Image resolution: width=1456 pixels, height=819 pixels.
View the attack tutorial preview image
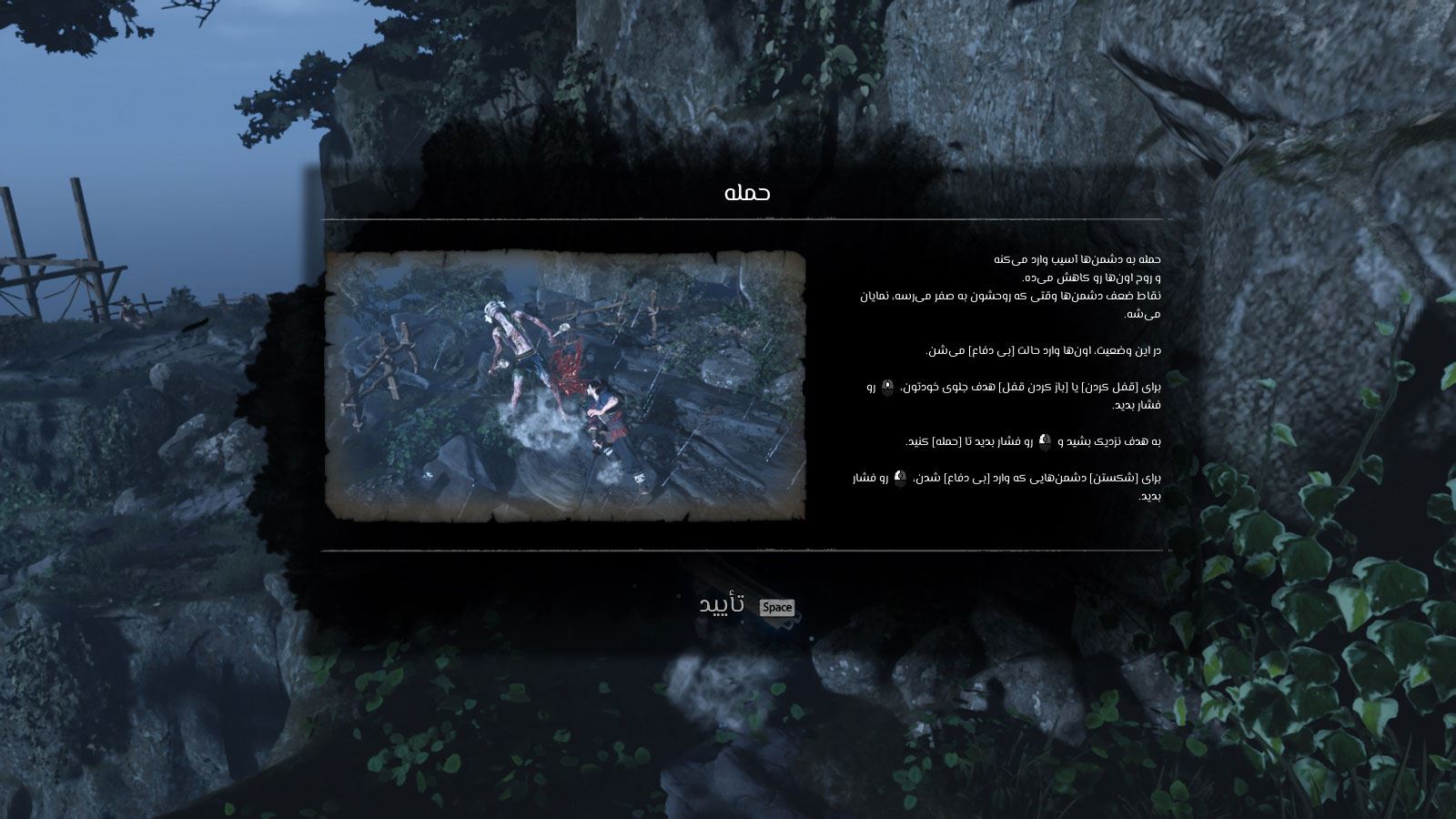click(565, 386)
